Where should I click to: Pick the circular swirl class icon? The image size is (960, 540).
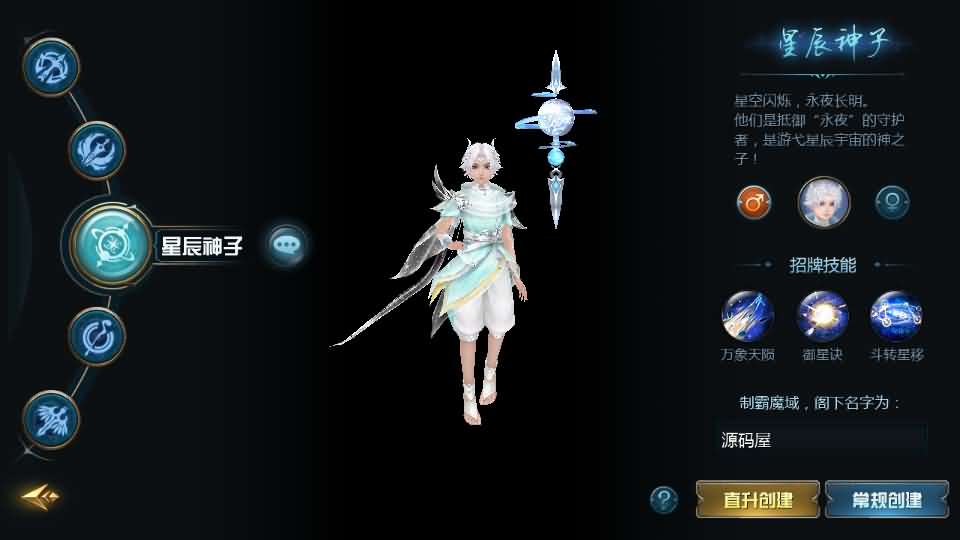96,336
